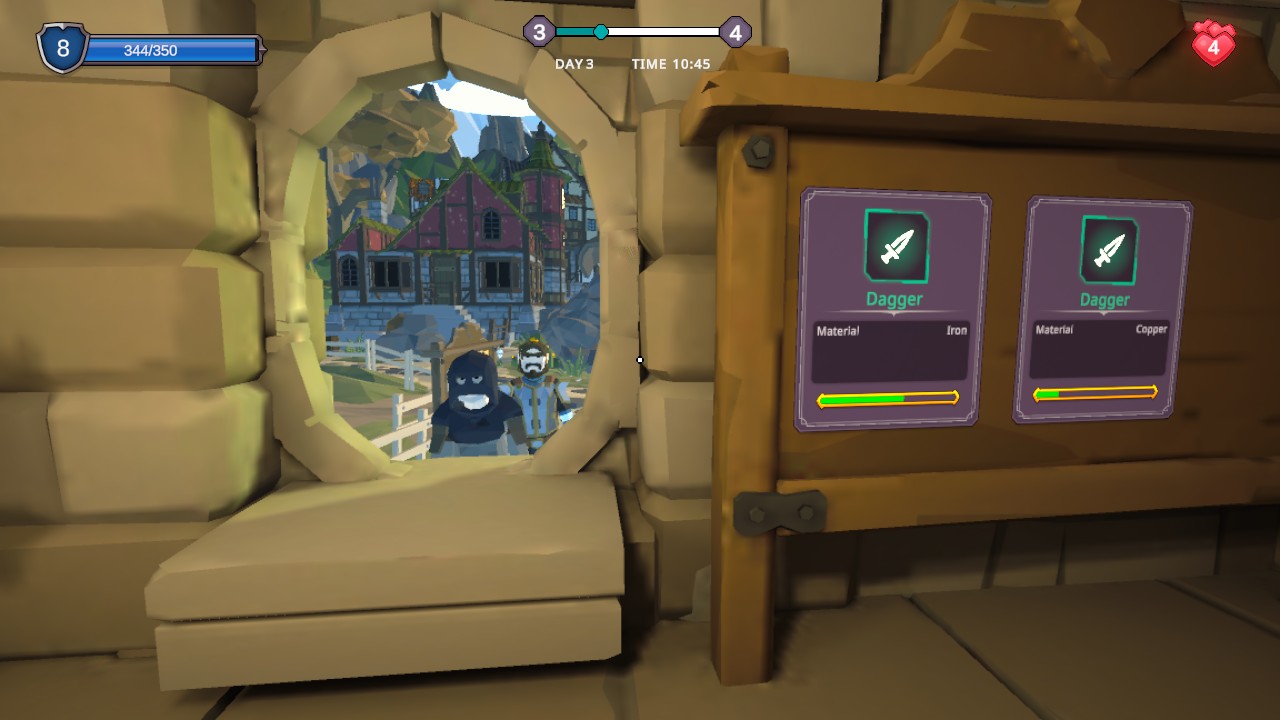Click the level 4 node on progress bar
This screenshot has width=1280, height=720.
735,32
